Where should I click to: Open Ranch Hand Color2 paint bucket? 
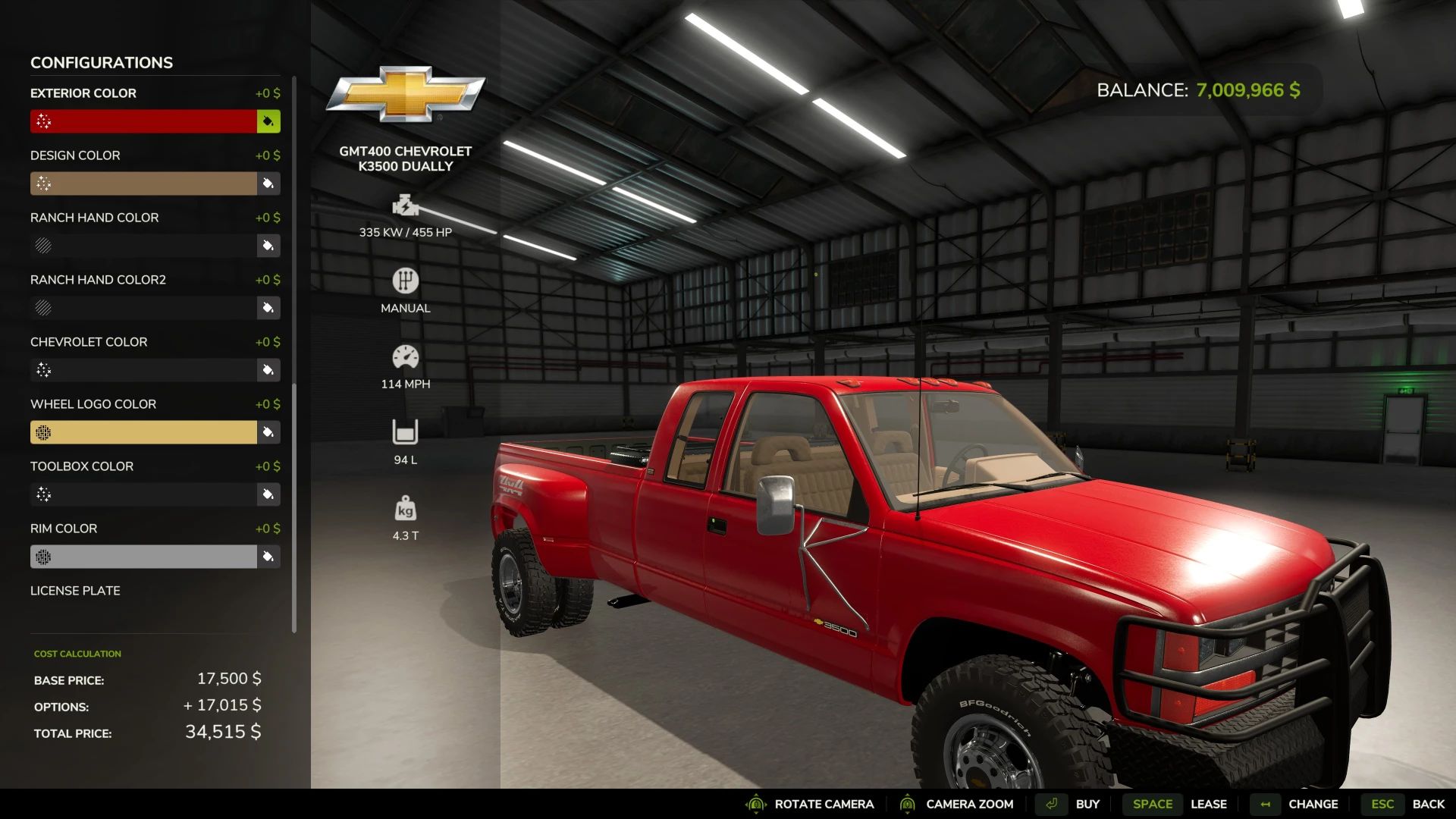pos(268,308)
